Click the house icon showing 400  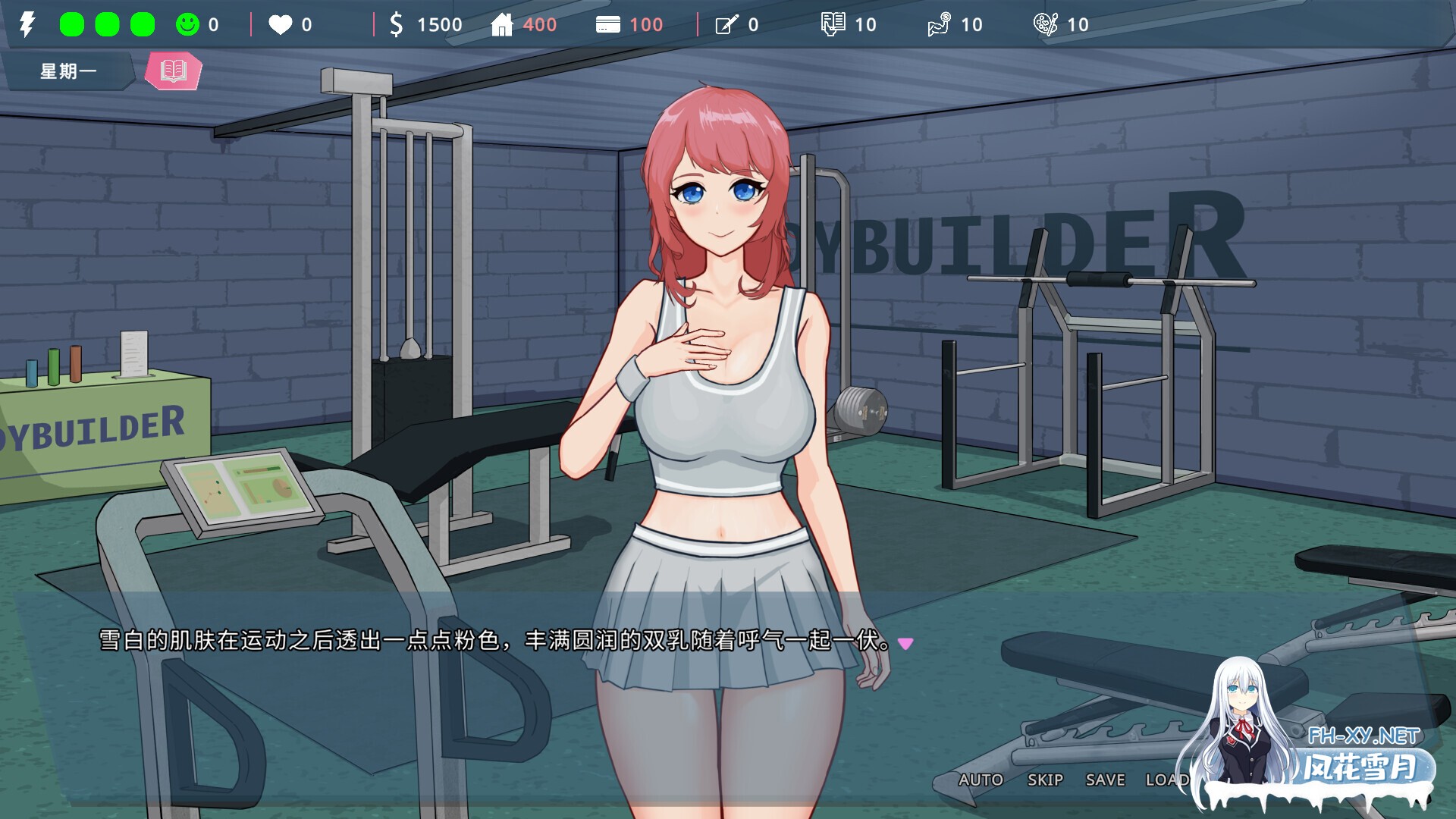504,24
